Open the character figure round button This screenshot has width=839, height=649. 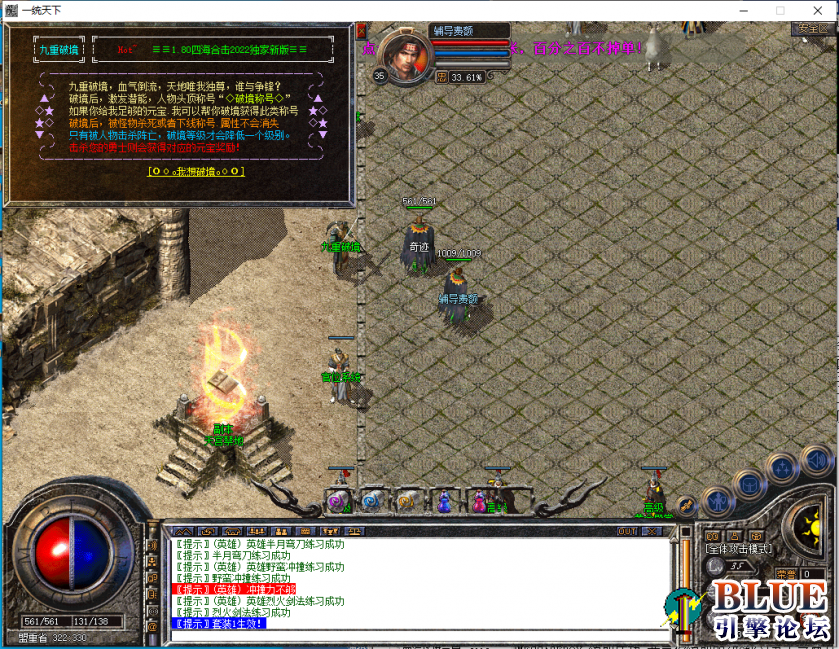[717, 500]
